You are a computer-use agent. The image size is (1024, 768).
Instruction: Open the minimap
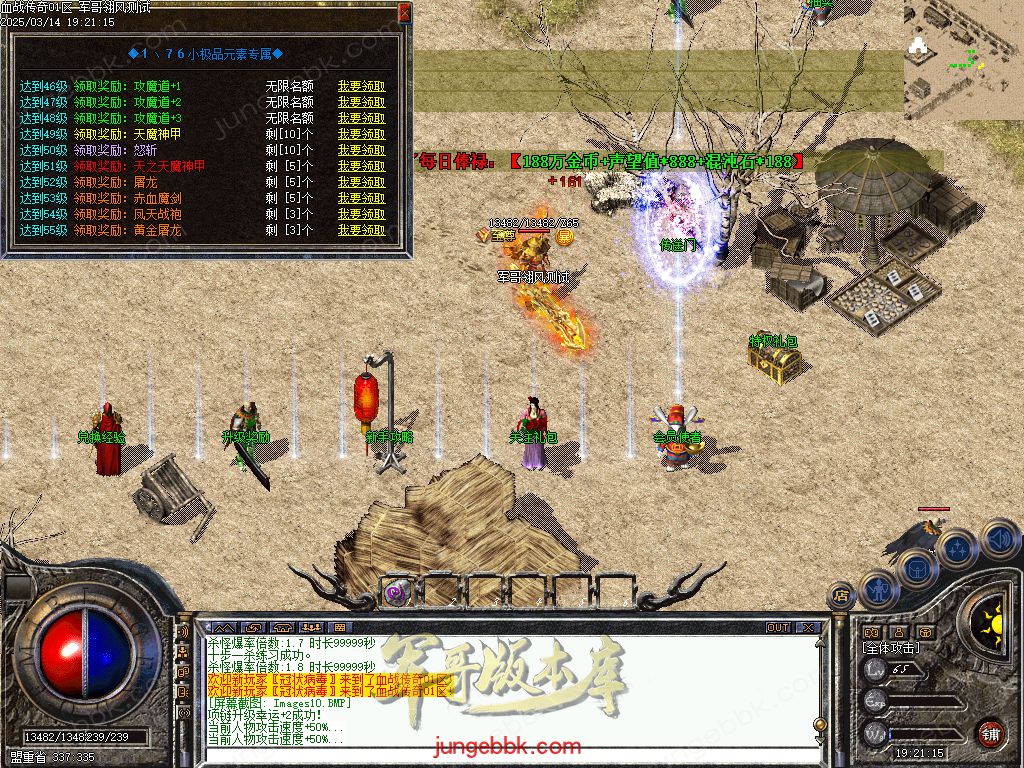tap(963, 58)
